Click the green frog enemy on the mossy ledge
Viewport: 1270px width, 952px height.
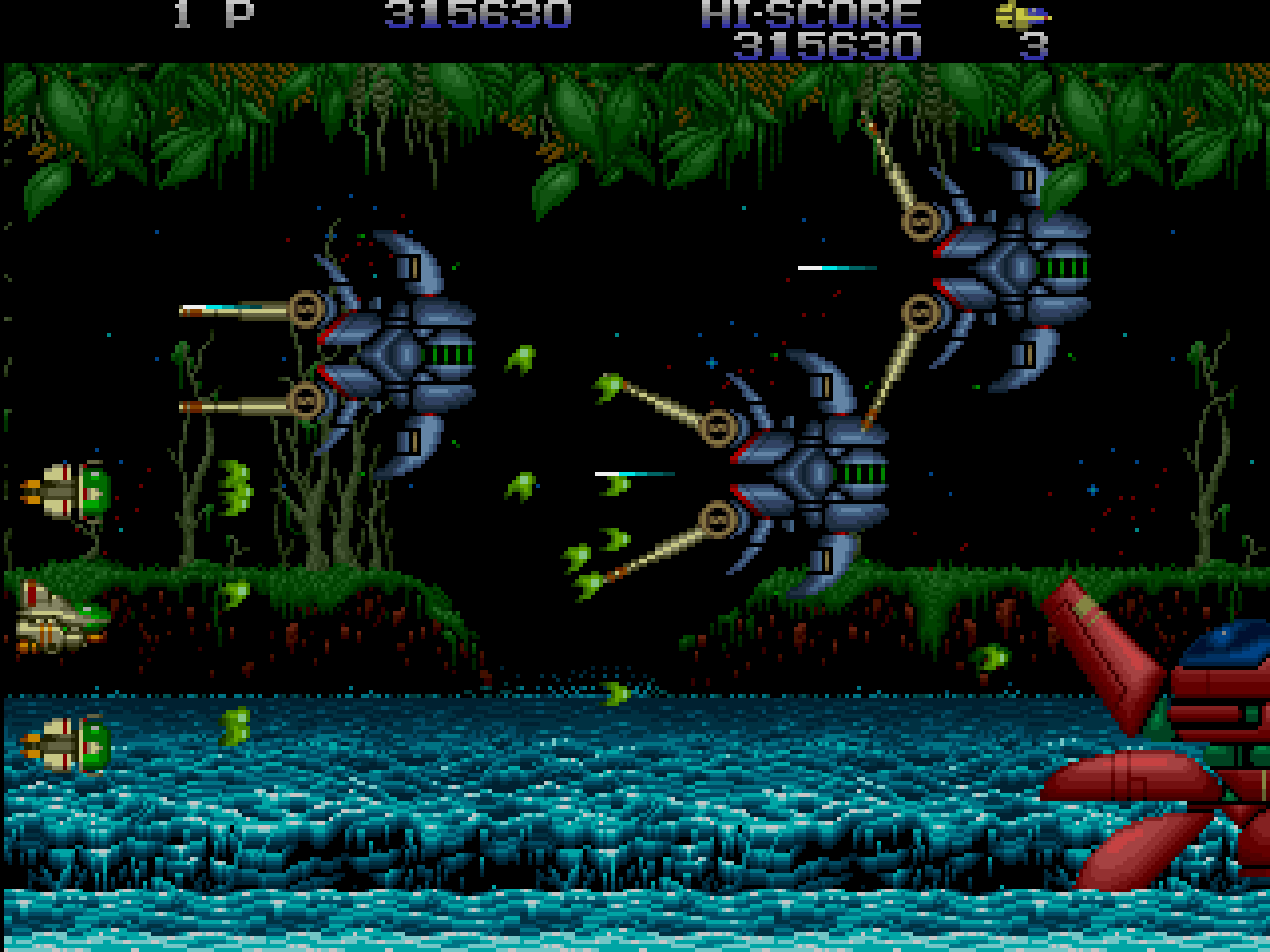(x=236, y=595)
